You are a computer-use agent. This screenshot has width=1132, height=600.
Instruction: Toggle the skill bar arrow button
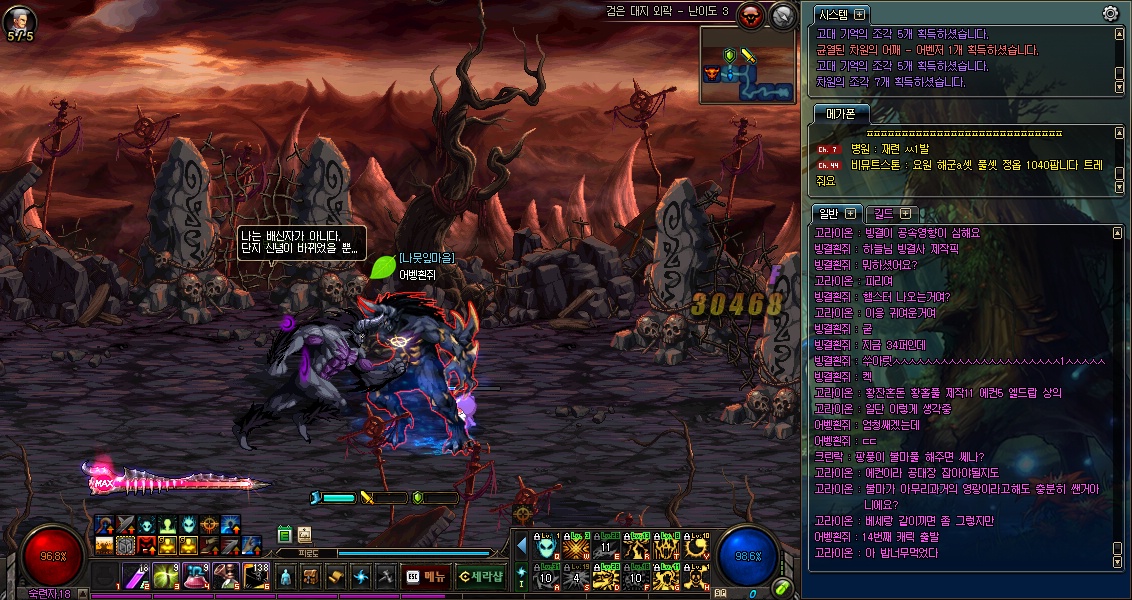click(521, 546)
